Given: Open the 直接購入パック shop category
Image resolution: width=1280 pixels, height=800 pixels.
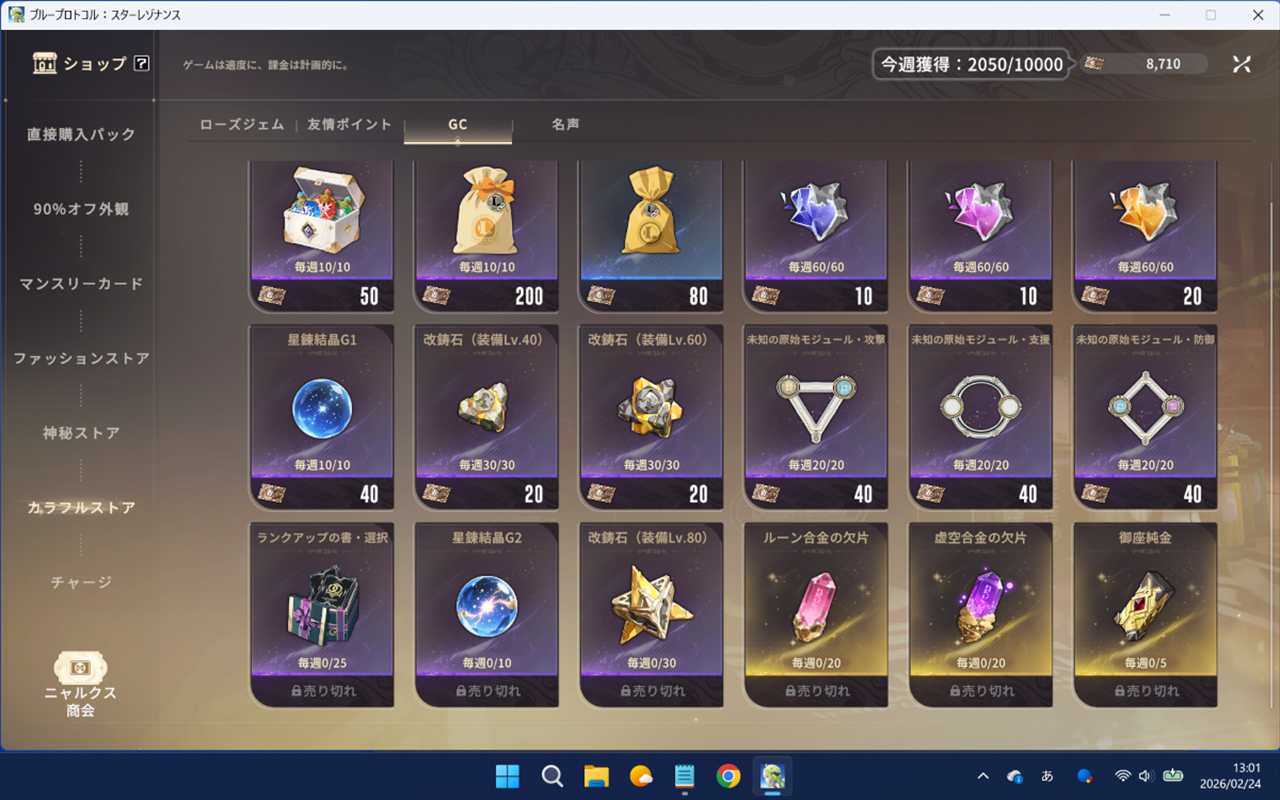Looking at the screenshot, I should coord(81,134).
